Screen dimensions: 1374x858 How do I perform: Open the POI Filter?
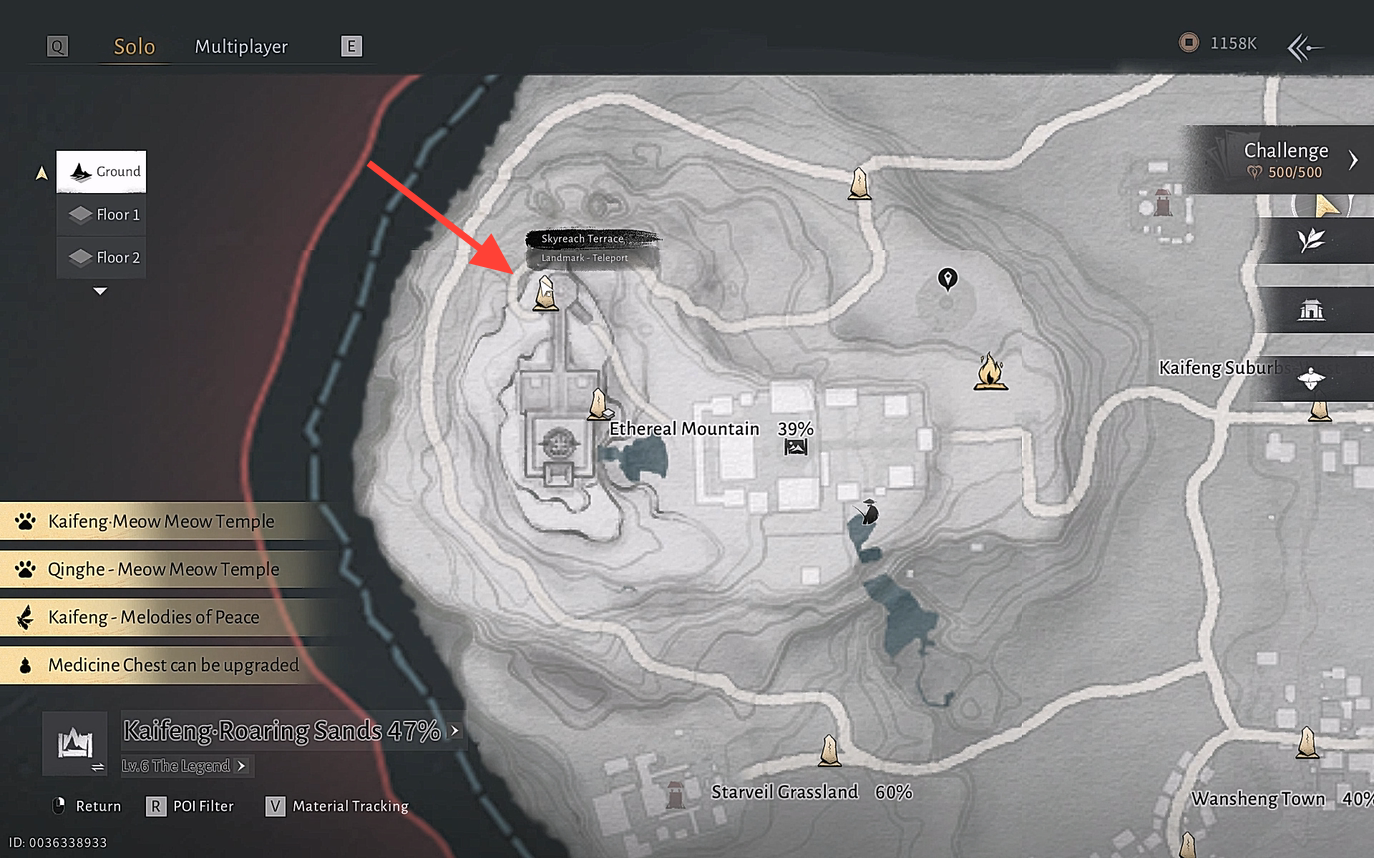point(192,806)
